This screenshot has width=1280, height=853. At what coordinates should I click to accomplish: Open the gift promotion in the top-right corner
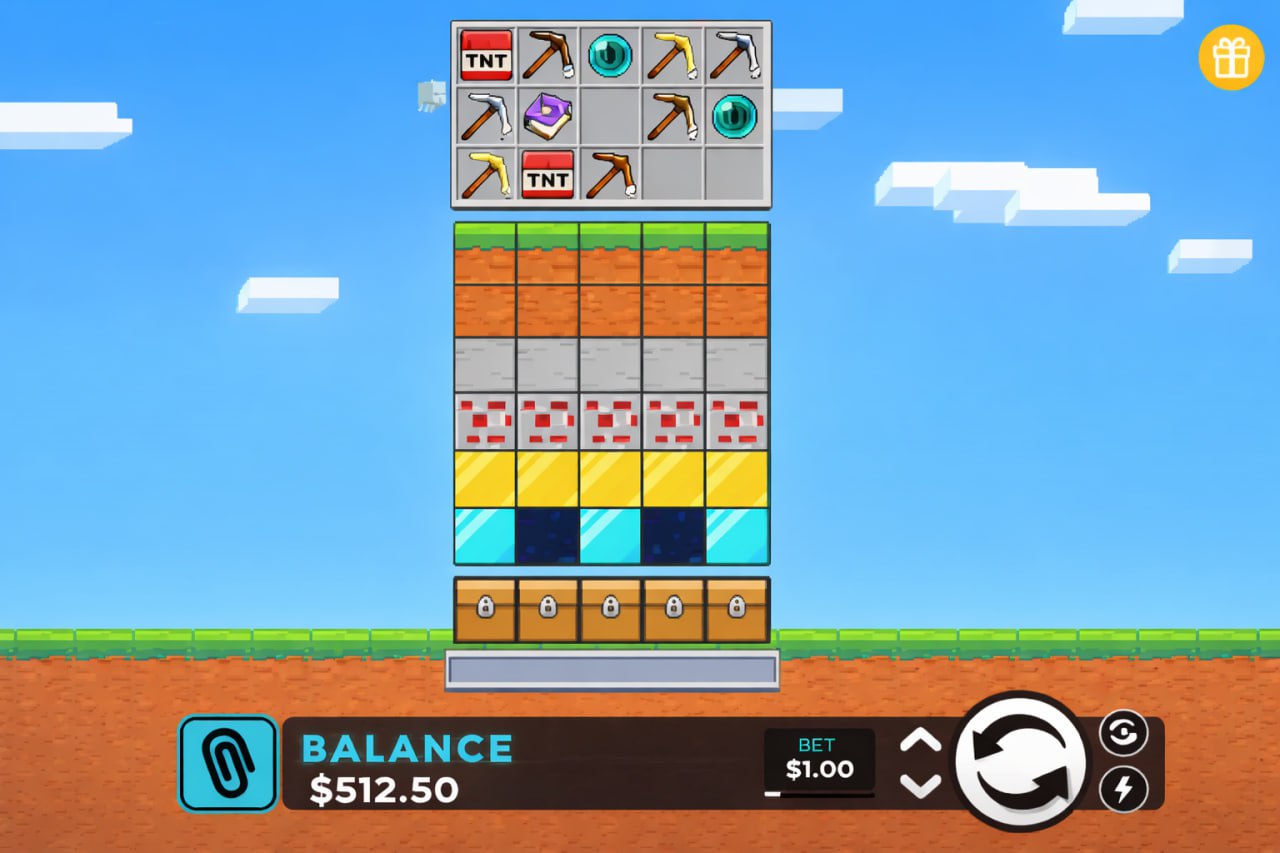pos(1231,57)
